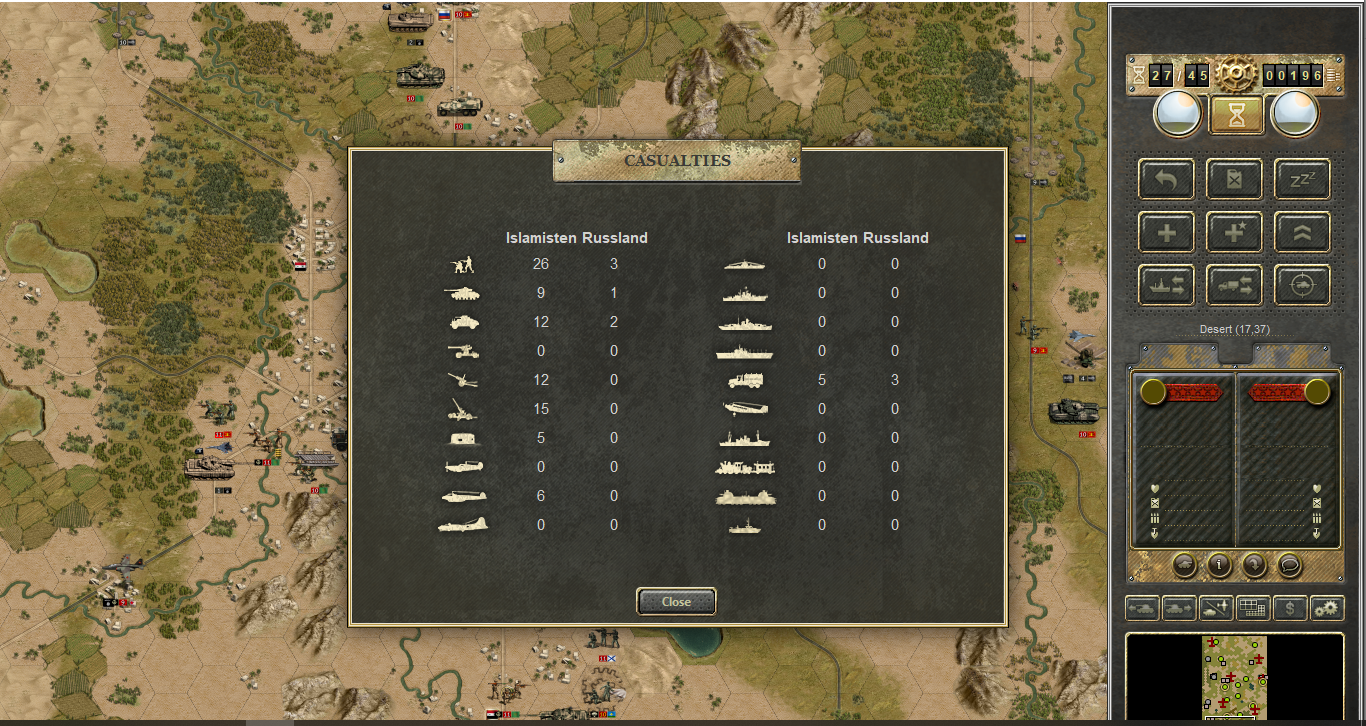Resupply unit using the fuel can button
1366x726 pixels.
coord(1234,180)
